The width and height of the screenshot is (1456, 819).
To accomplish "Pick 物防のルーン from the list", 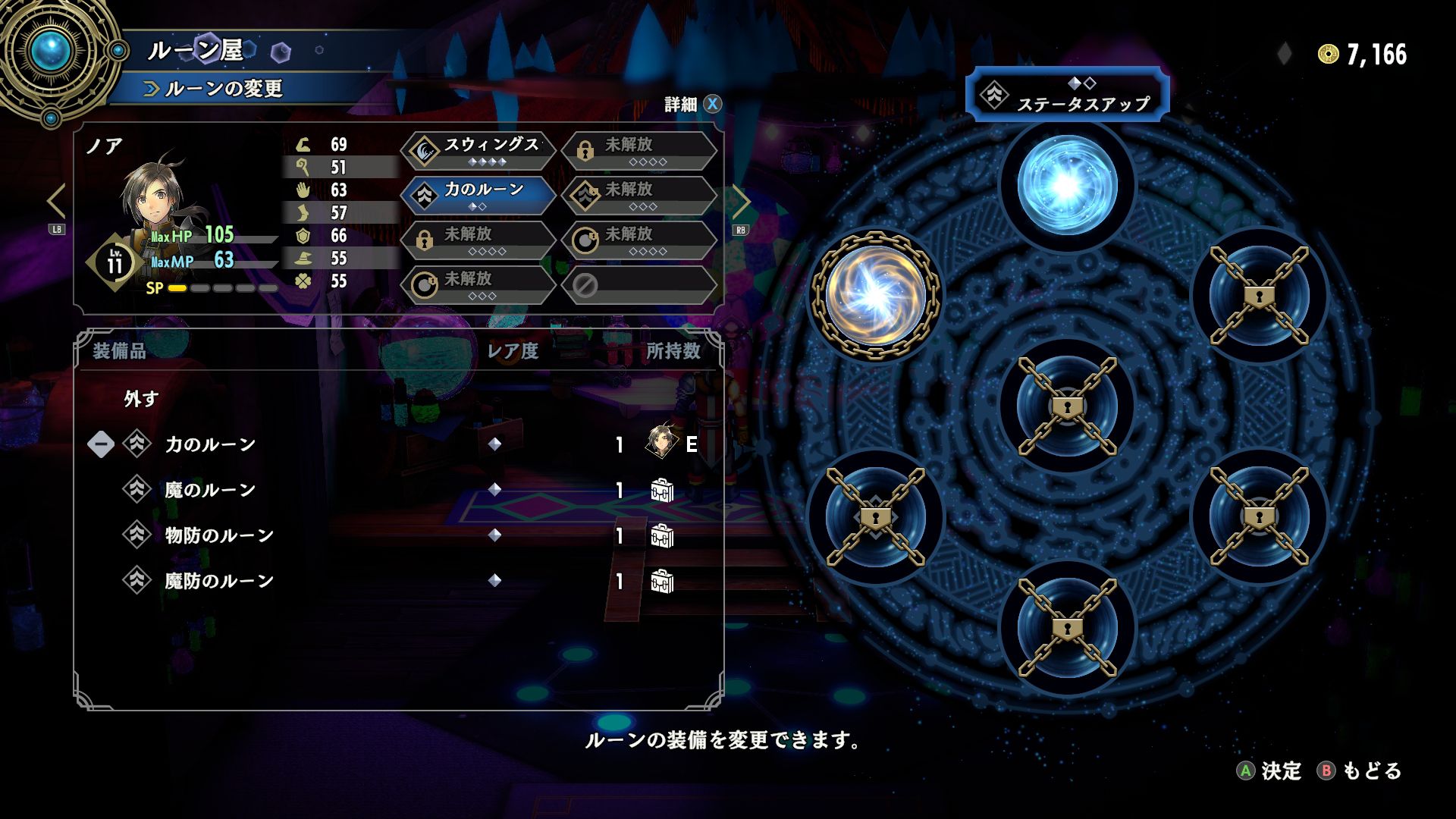I will click(x=219, y=535).
